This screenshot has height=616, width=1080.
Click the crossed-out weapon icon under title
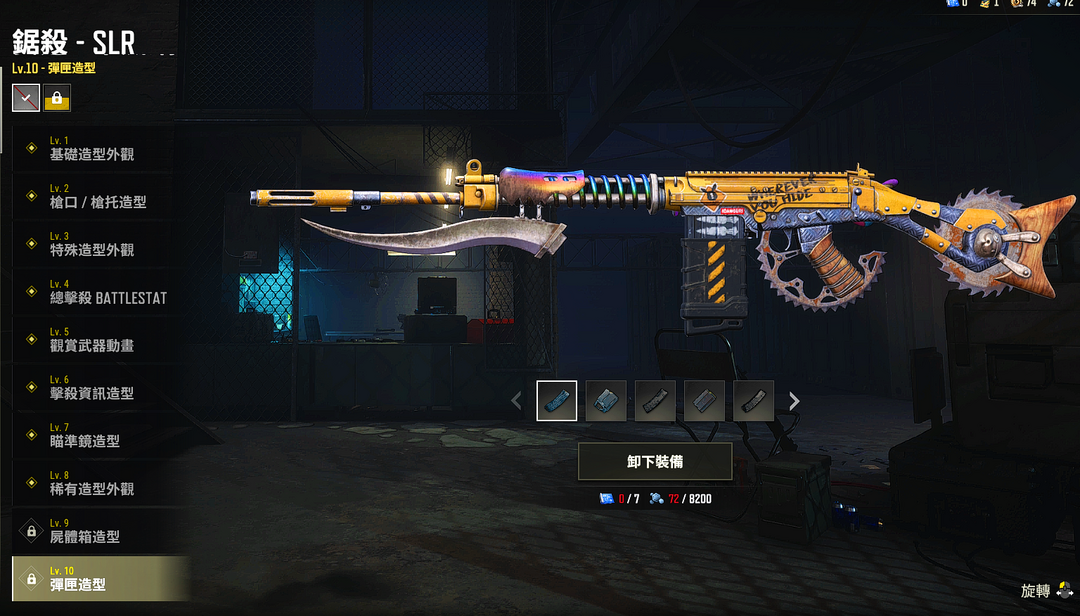(x=26, y=98)
